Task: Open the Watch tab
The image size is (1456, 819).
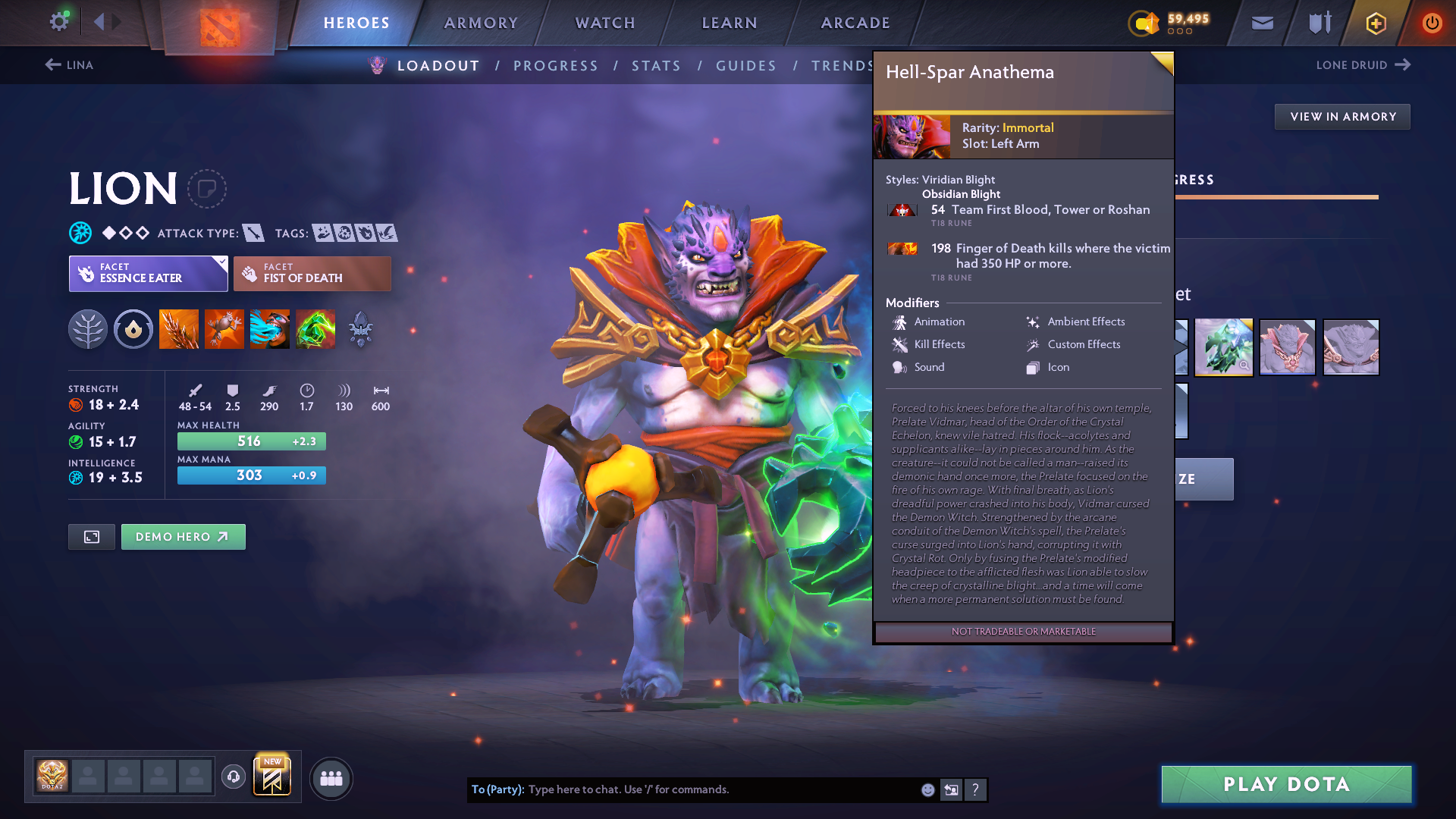Action: 605,23
